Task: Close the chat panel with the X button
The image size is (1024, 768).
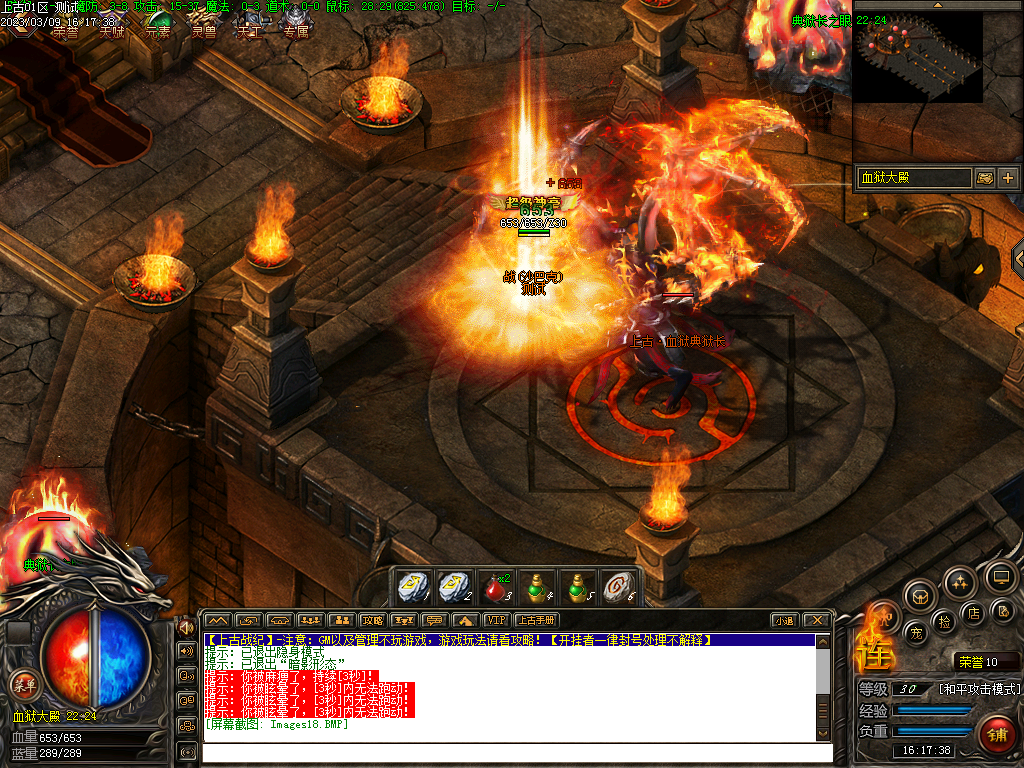Action: point(817,620)
